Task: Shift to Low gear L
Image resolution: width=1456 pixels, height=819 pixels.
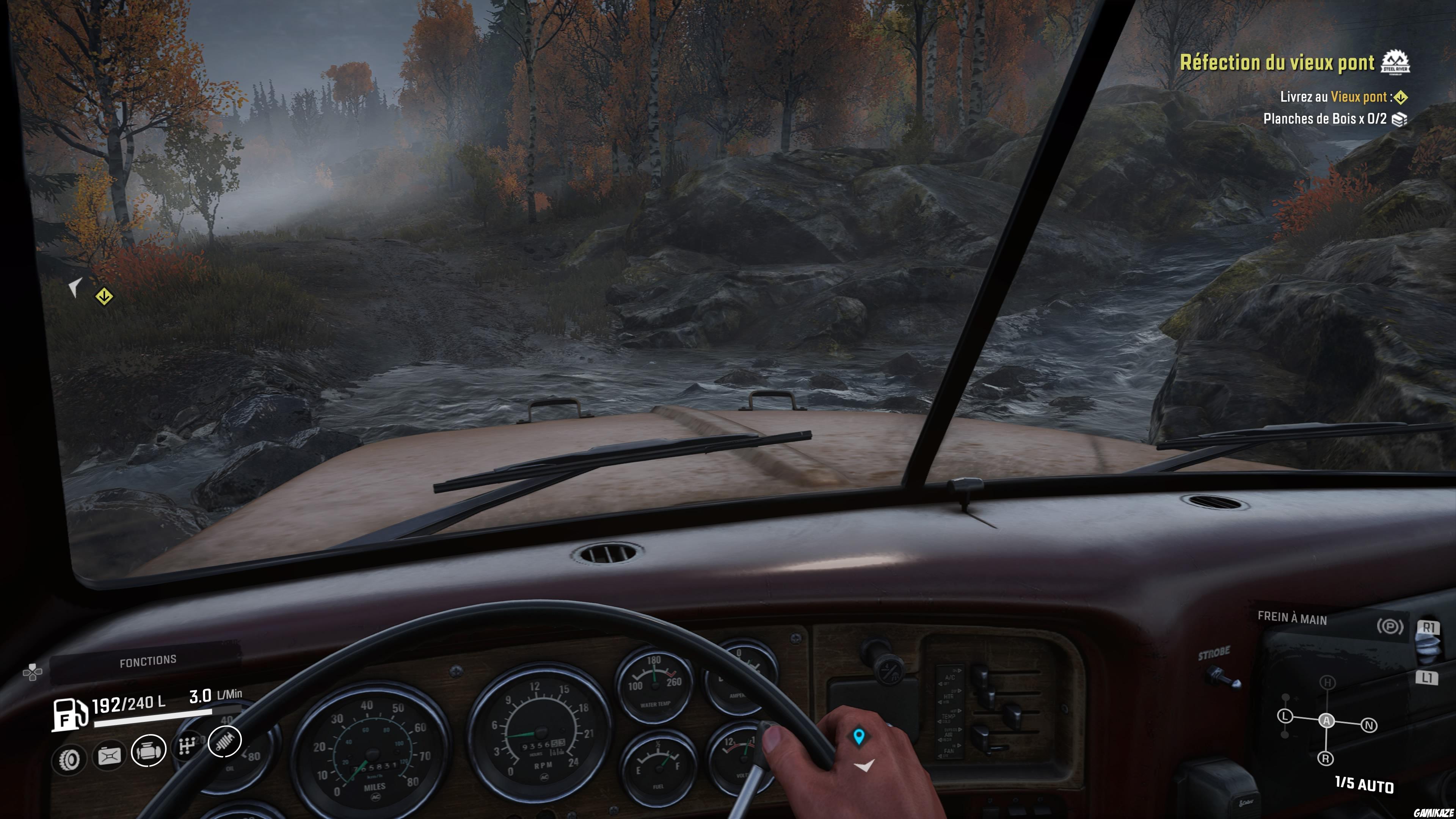Action: pyautogui.click(x=1285, y=717)
